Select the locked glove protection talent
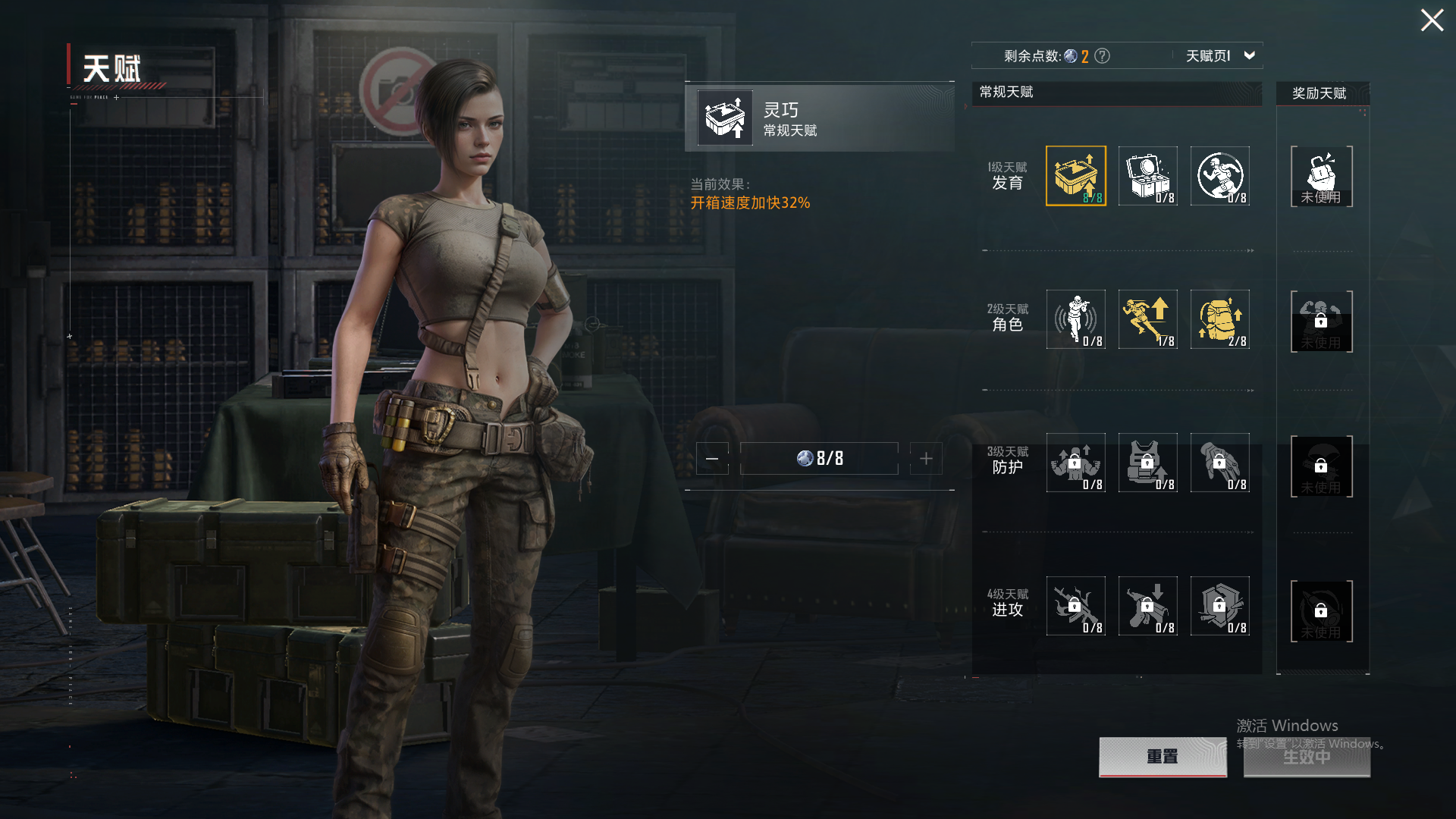1456x819 pixels. coord(1219,463)
